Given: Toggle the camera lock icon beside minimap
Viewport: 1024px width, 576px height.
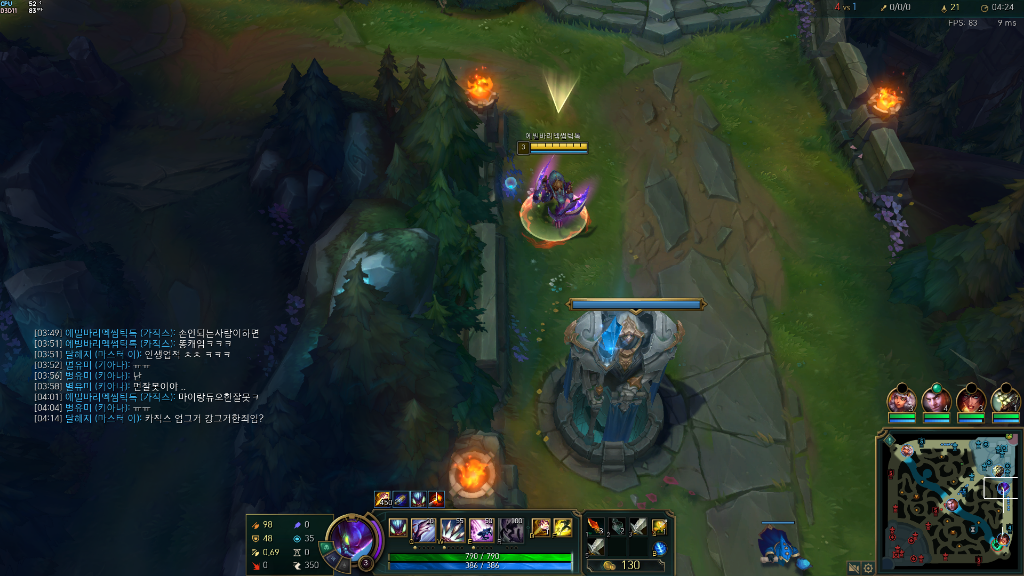Looking at the screenshot, I should (x=854, y=567).
